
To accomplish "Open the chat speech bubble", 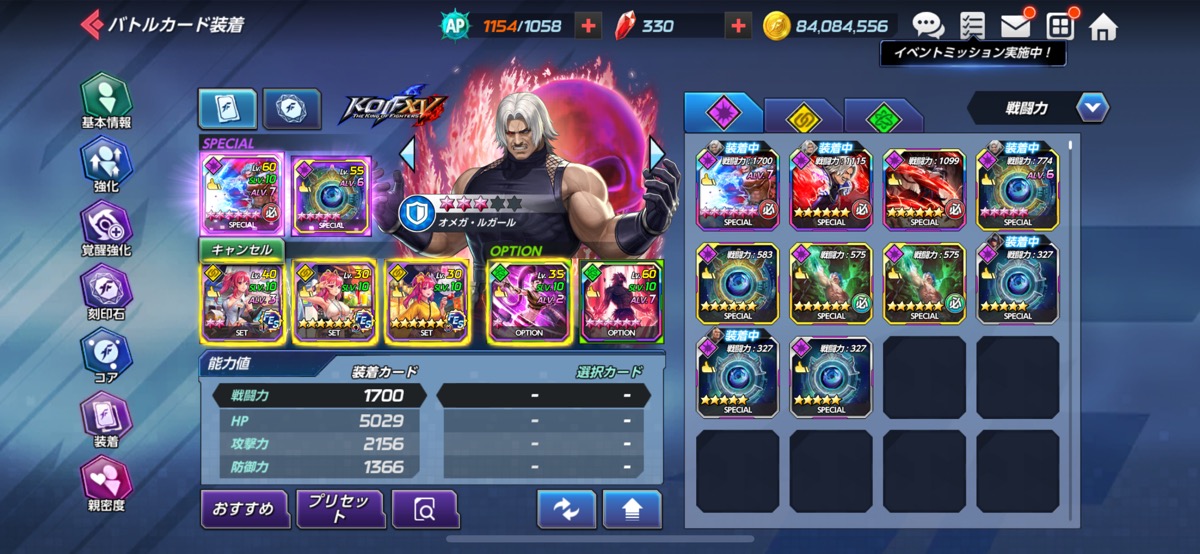I will tap(928, 26).
